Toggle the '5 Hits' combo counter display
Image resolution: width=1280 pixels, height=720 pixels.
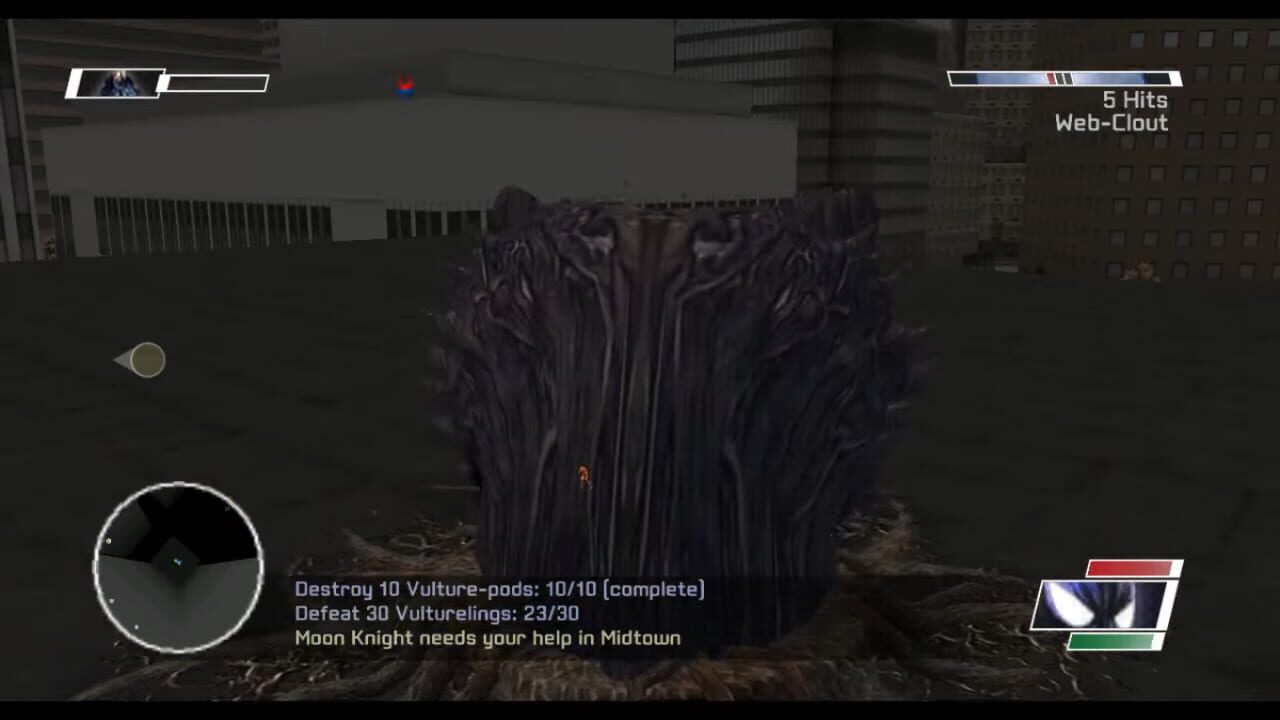point(1134,100)
